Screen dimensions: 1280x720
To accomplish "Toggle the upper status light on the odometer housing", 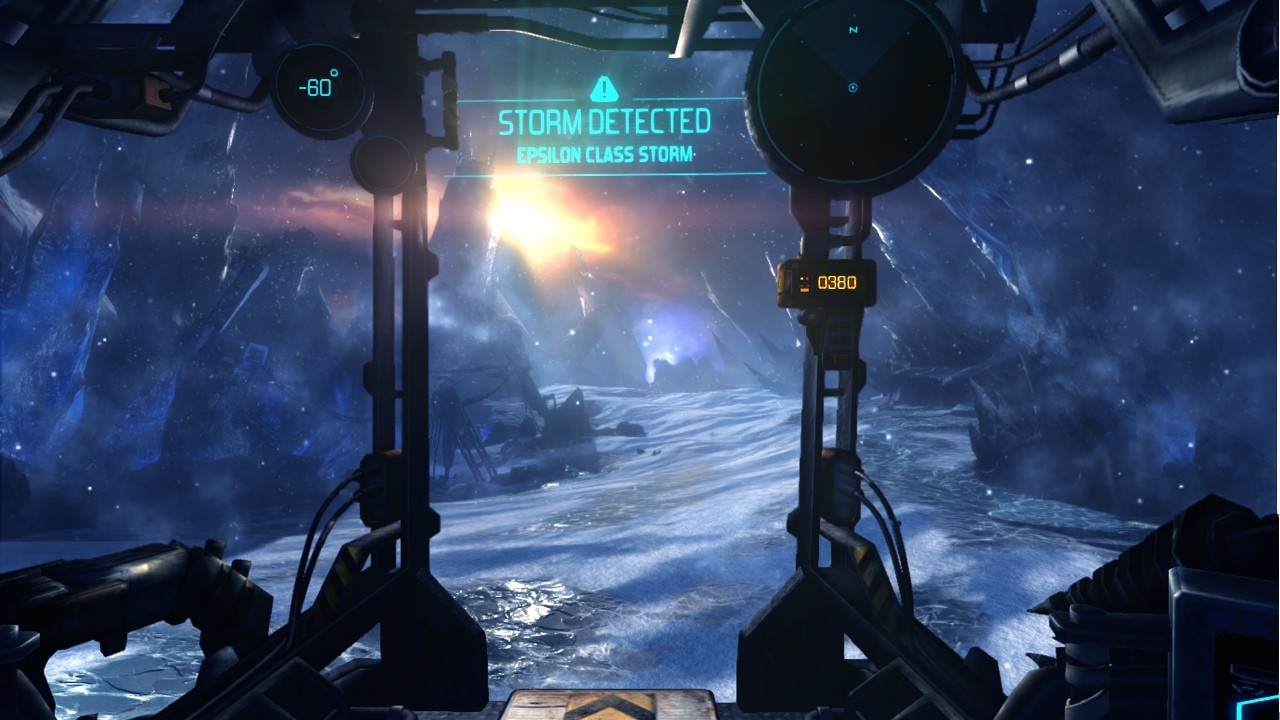I will click(802, 278).
